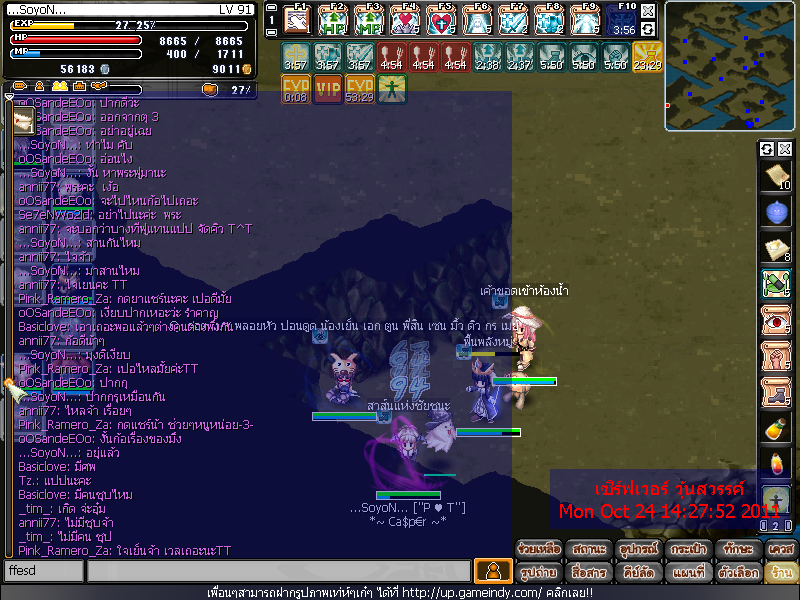Open the ตัวเลือก (Options) menu
This screenshot has height=600, width=800.
(734, 572)
